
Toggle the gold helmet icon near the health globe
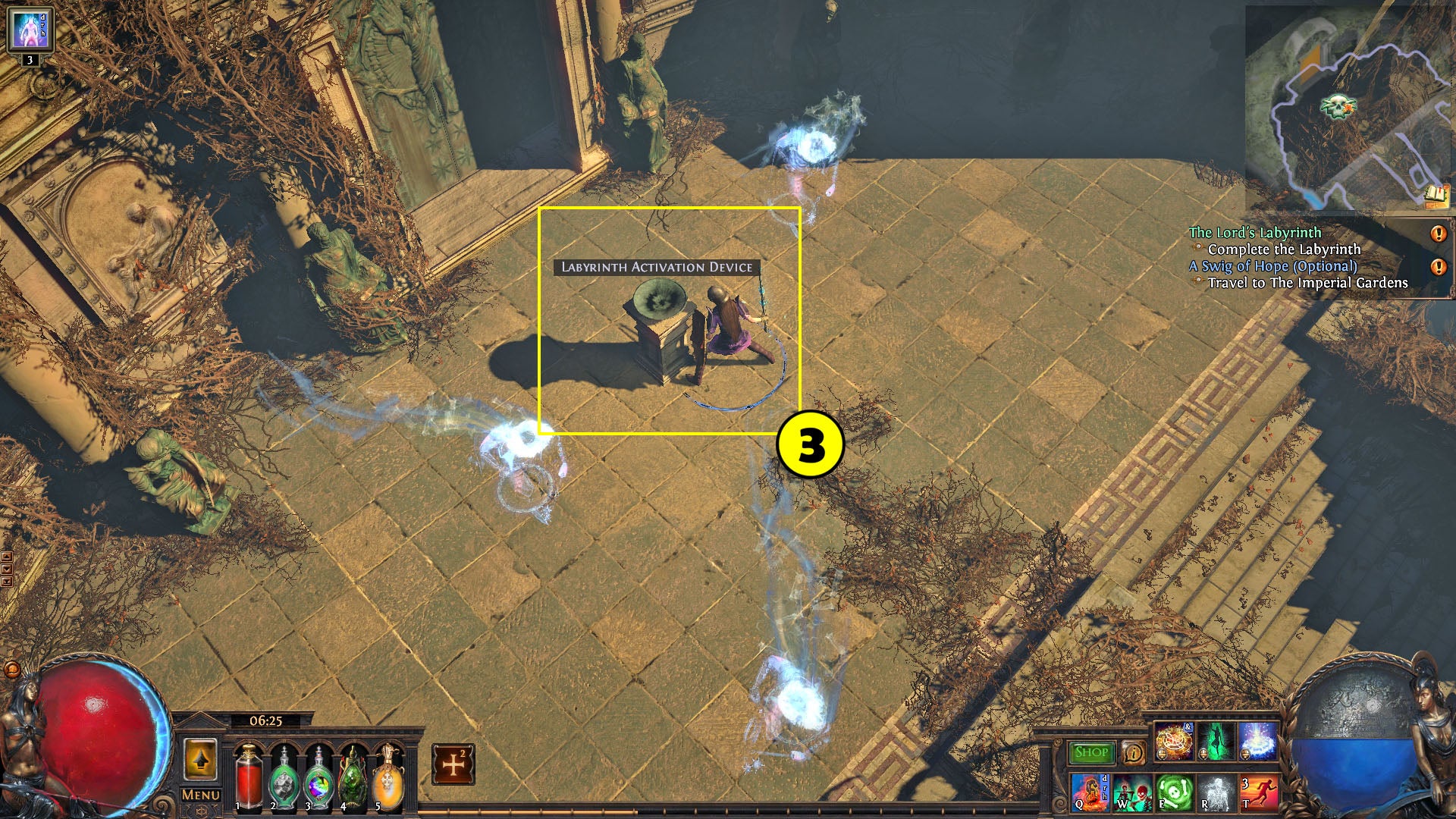coord(12,669)
